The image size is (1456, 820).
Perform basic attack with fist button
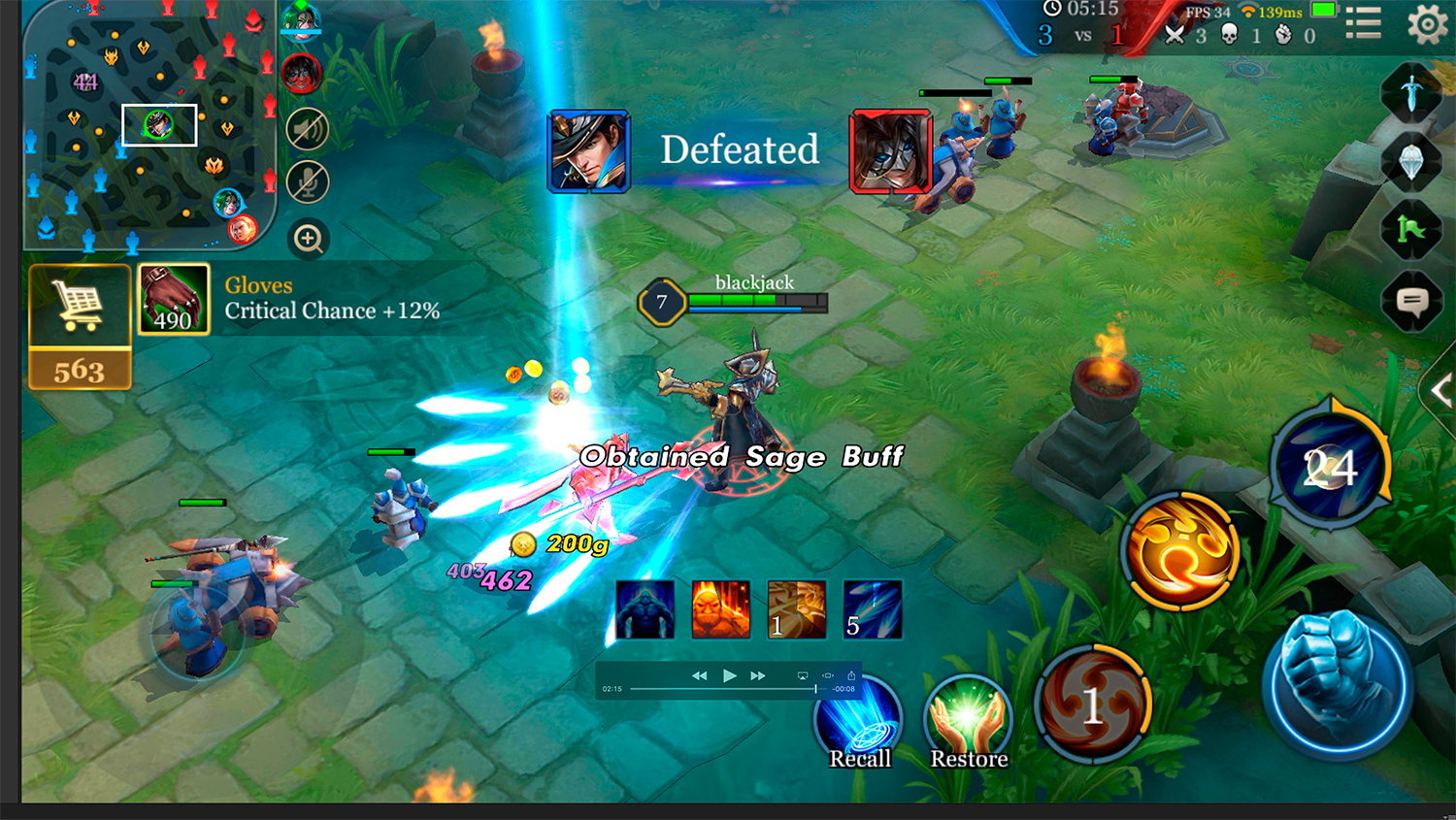click(x=1339, y=683)
